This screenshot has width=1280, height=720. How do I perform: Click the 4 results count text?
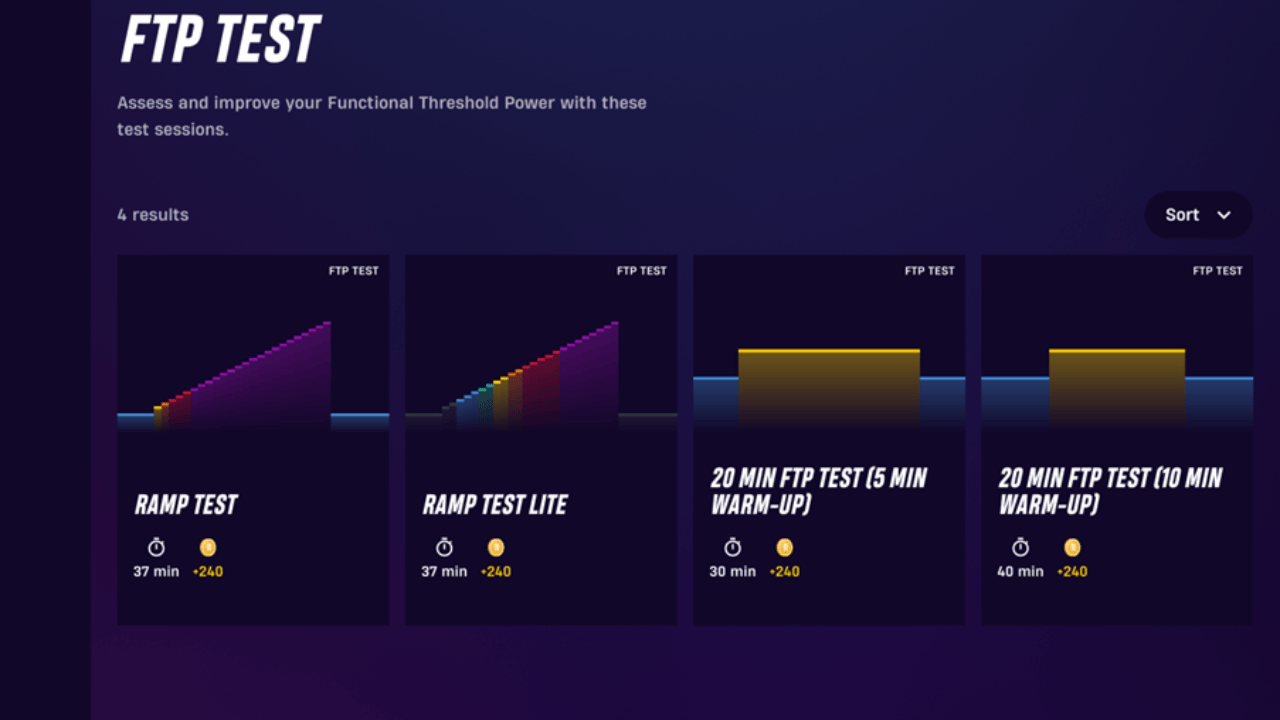pos(152,214)
